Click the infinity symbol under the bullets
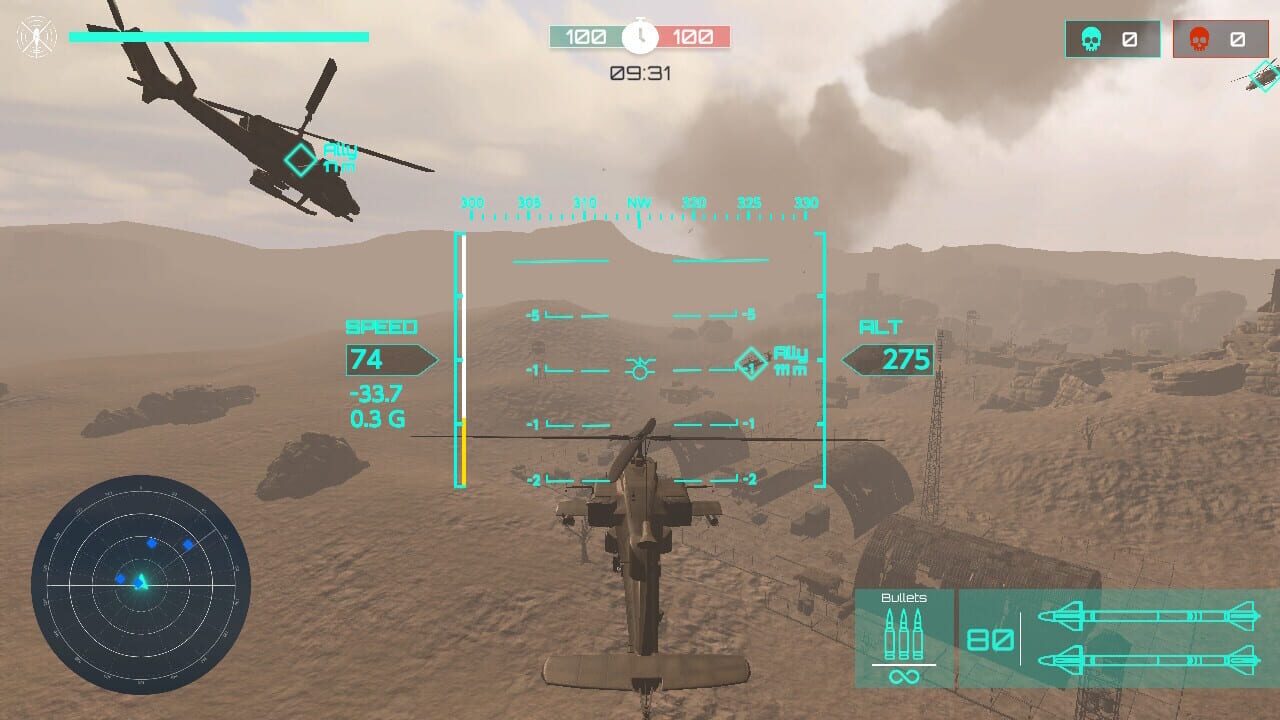1280x720 pixels. tap(903, 678)
